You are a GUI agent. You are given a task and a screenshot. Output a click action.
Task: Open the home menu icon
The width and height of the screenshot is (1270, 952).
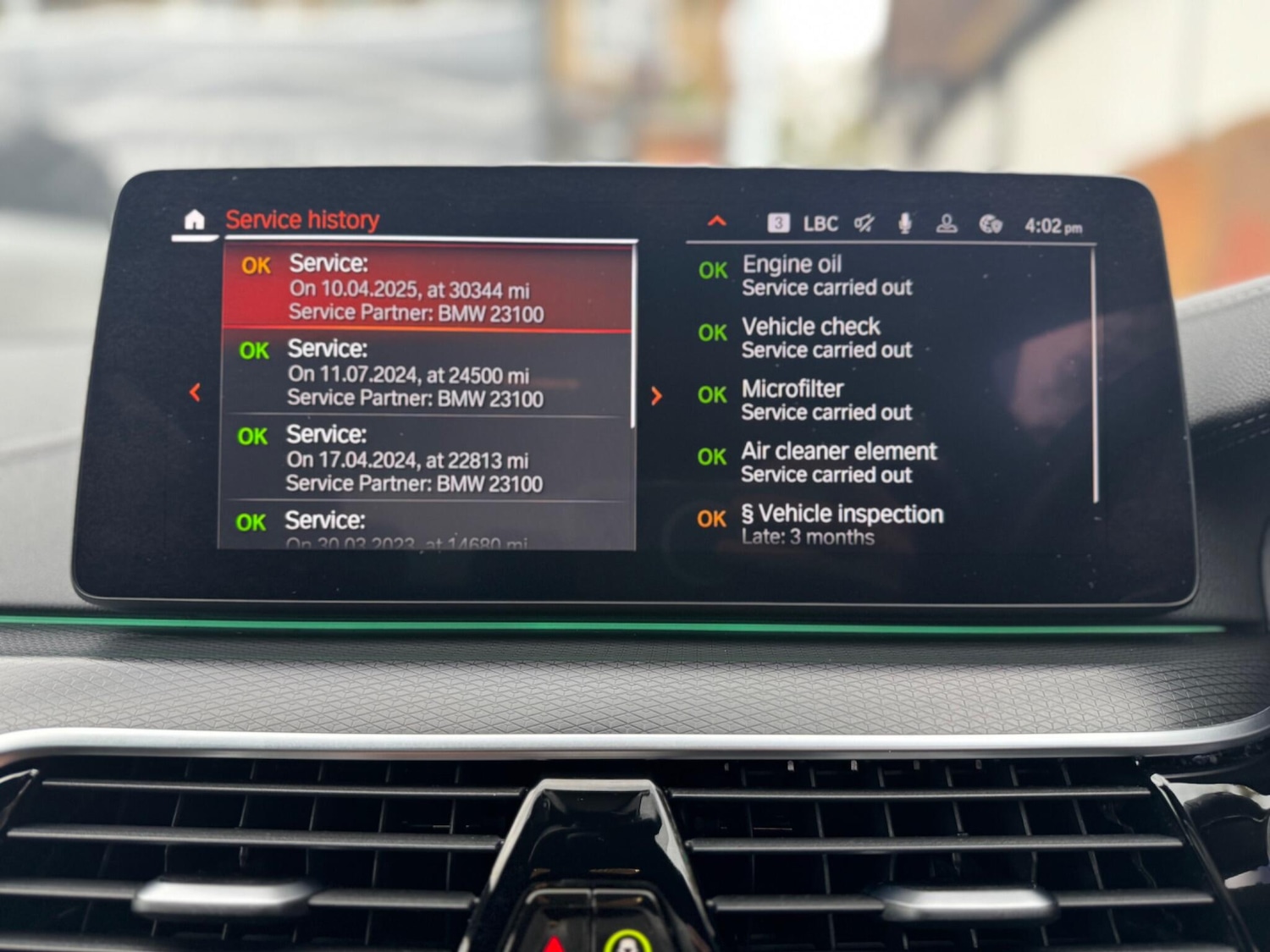point(194,221)
